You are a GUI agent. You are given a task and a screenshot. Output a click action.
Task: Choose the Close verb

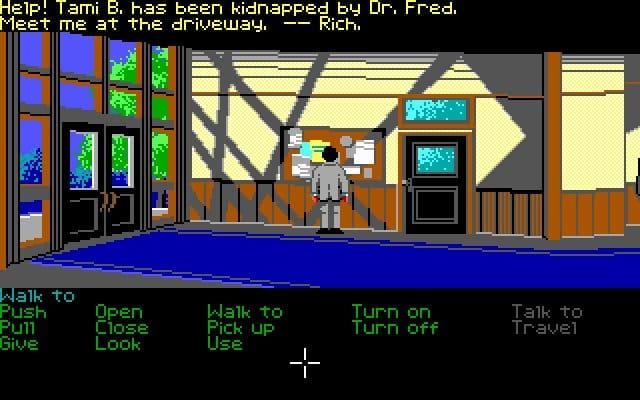(122, 328)
